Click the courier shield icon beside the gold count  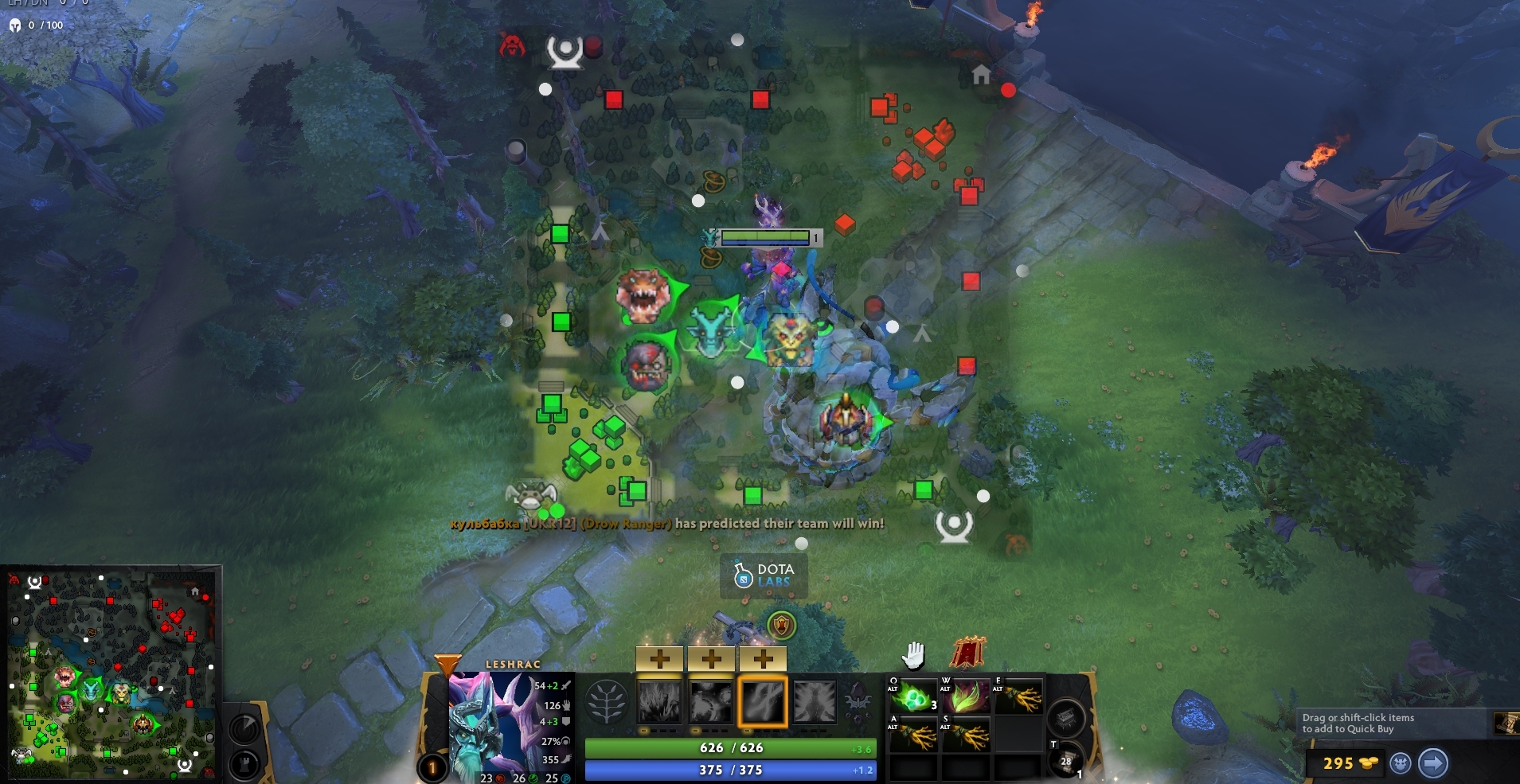coord(1401,763)
